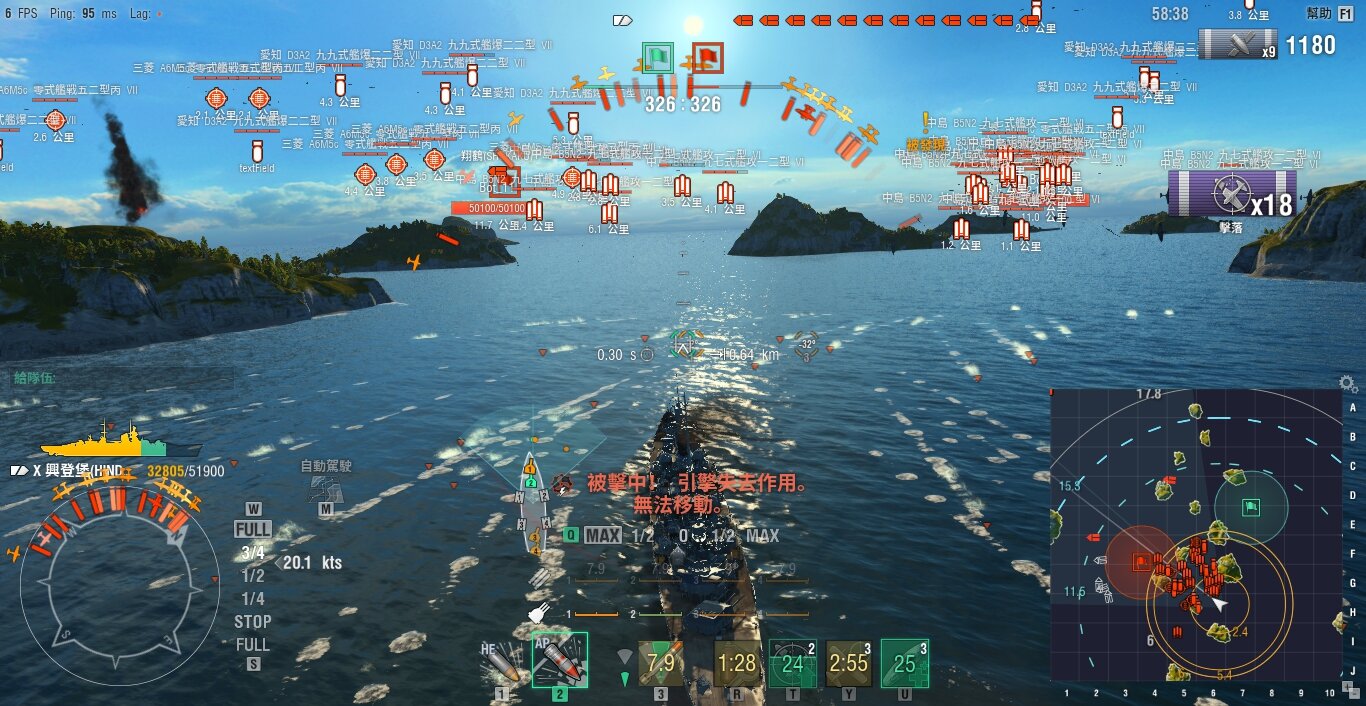Use the Defensive AA Fire consumable

tap(793, 662)
